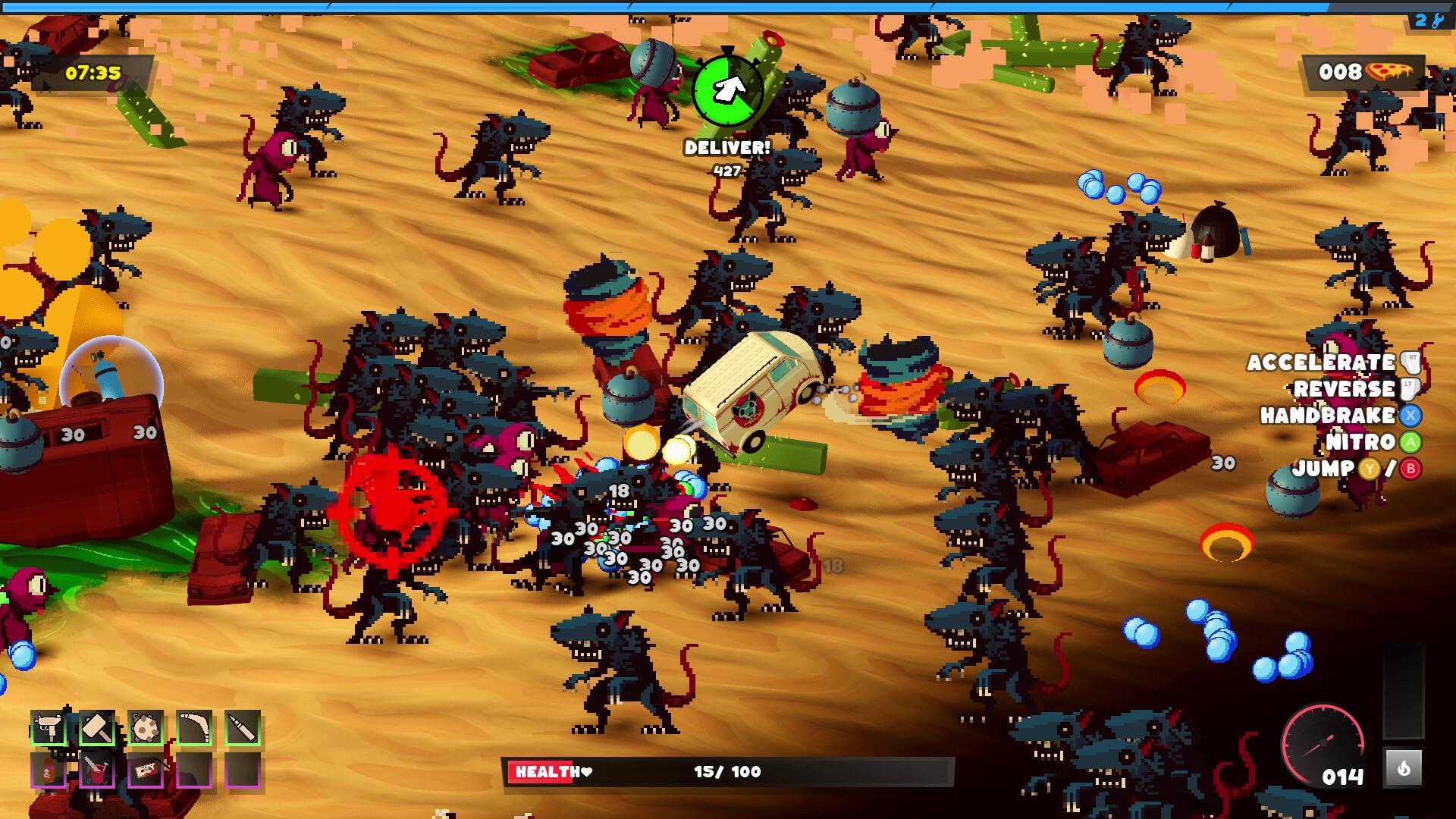The height and width of the screenshot is (819, 1456).
Task: Click the pizza delivery counter icon
Action: click(x=1390, y=72)
